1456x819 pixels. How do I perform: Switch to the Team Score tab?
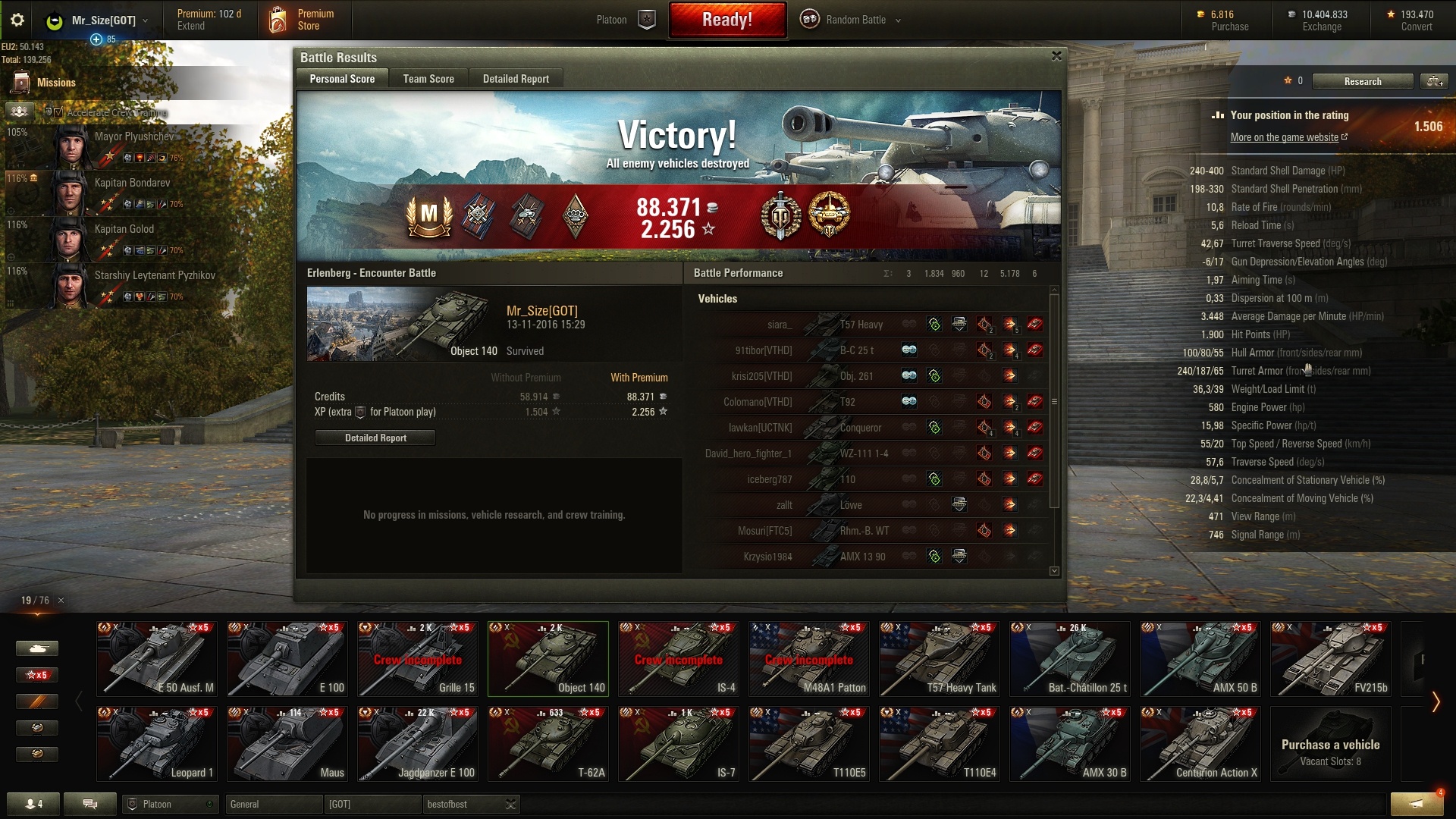428,79
